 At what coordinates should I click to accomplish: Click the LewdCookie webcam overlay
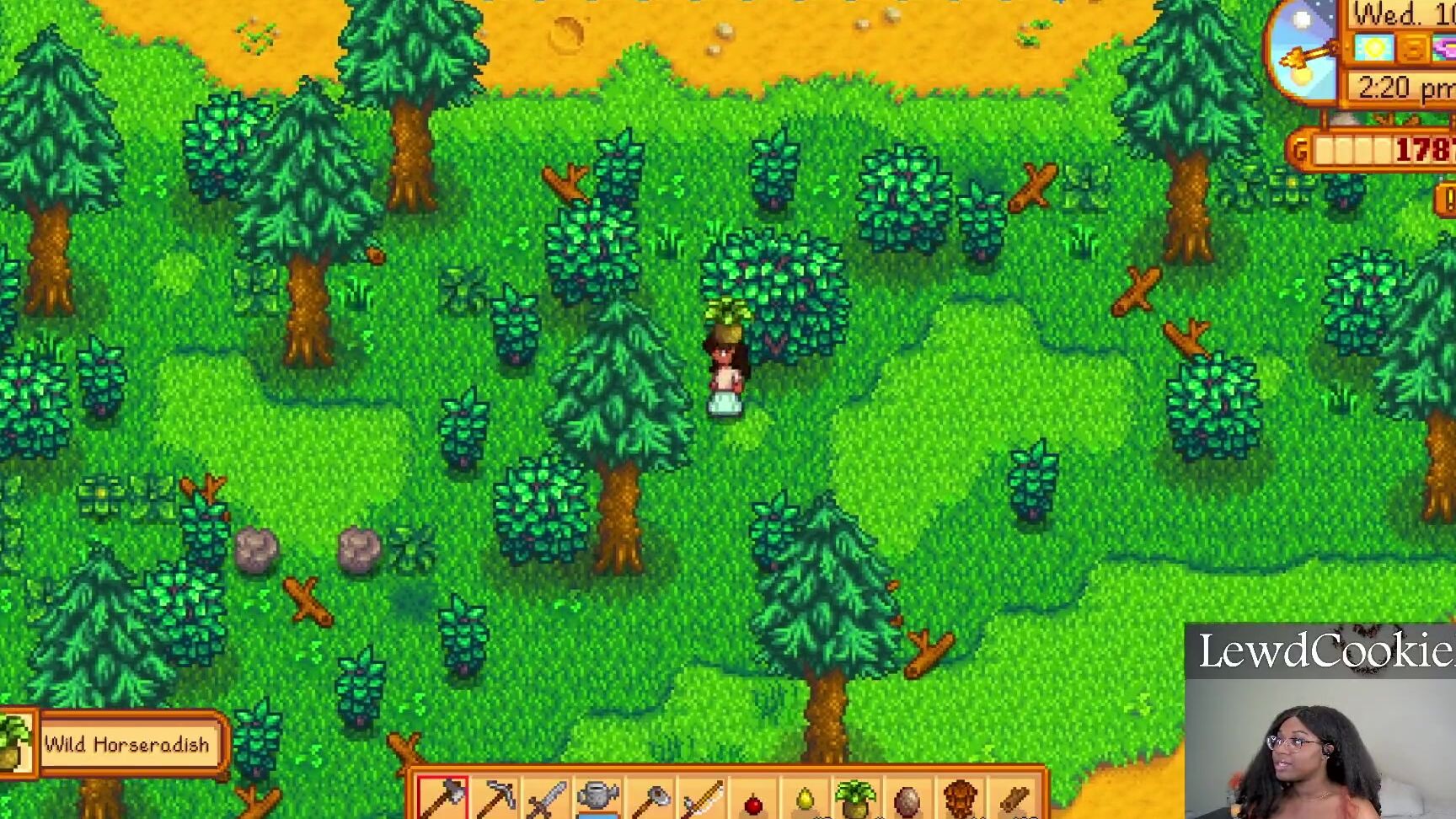(x=1319, y=720)
